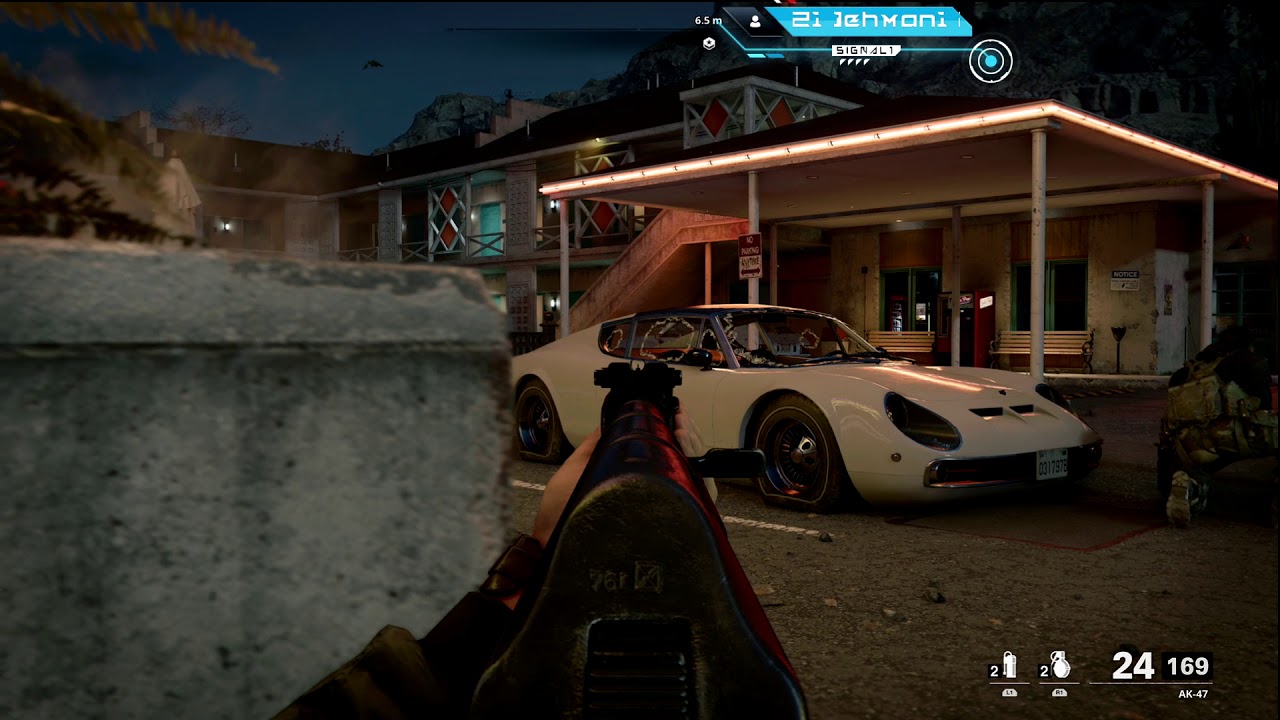Click the SIGNAL1 tag under the name
Image resolution: width=1280 pixels, height=720 pixels.
pyautogui.click(x=866, y=50)
